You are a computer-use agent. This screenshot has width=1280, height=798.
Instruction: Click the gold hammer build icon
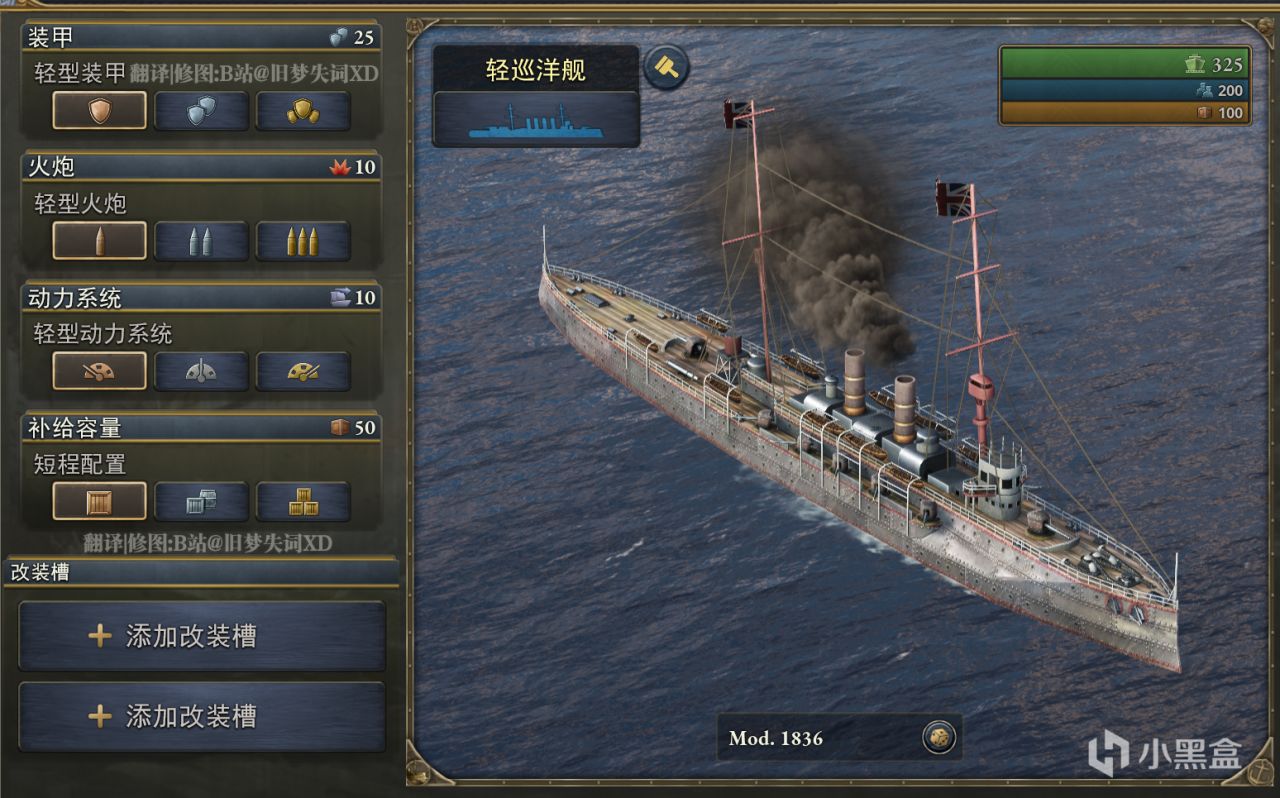(666, 68)
